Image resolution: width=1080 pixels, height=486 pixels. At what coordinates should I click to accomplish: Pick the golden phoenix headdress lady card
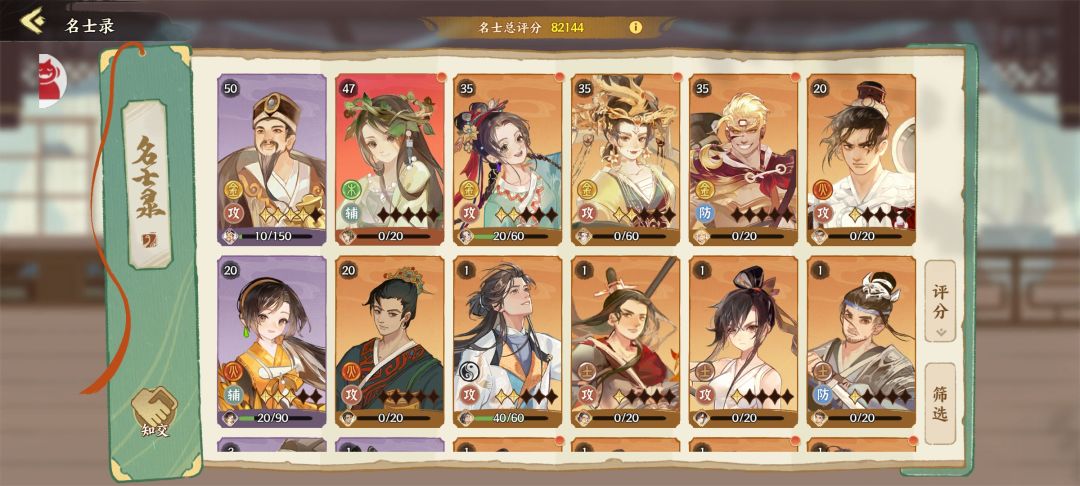626,160
